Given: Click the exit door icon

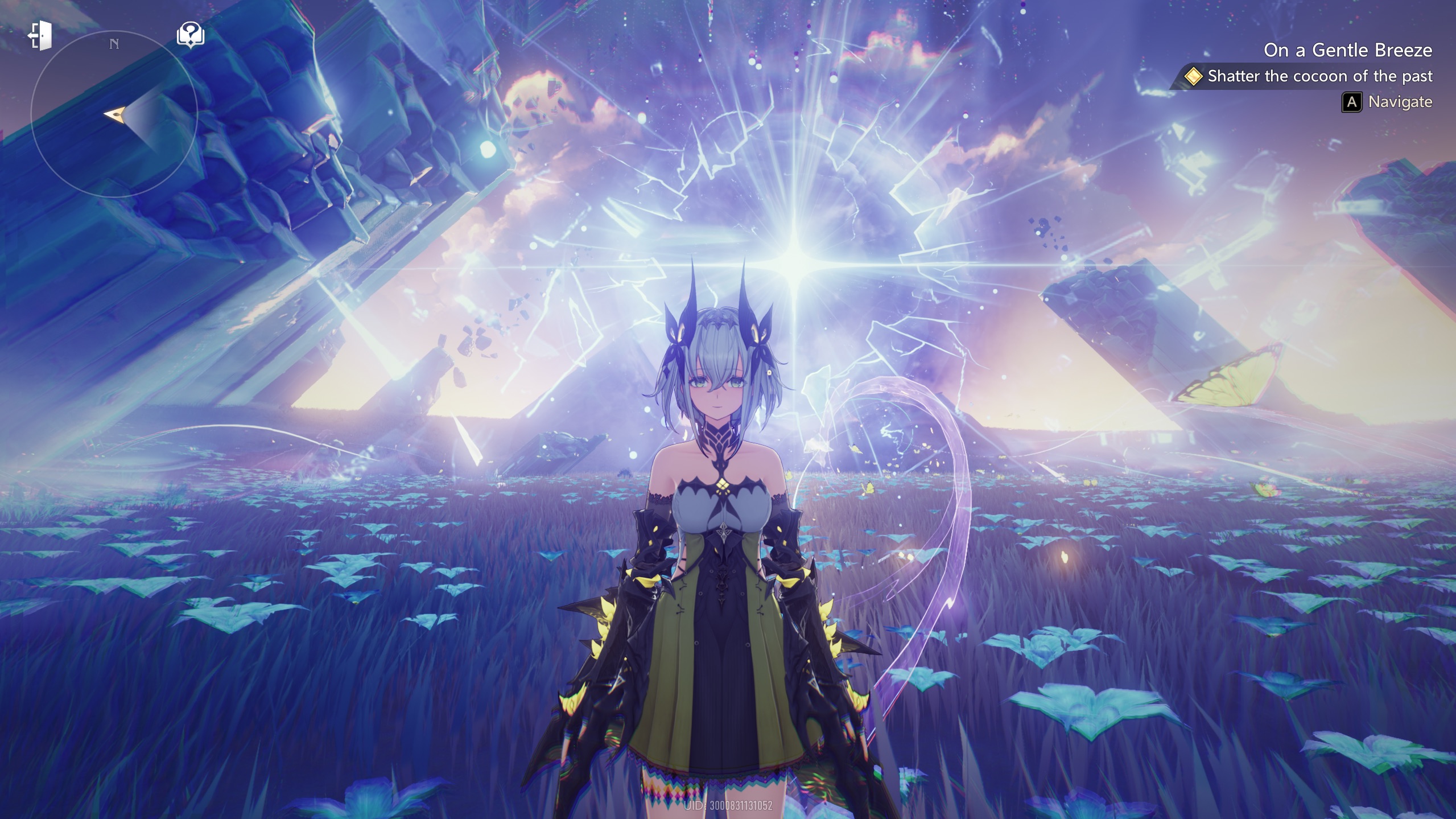Looking at the screenshot, I should (40, 35).
